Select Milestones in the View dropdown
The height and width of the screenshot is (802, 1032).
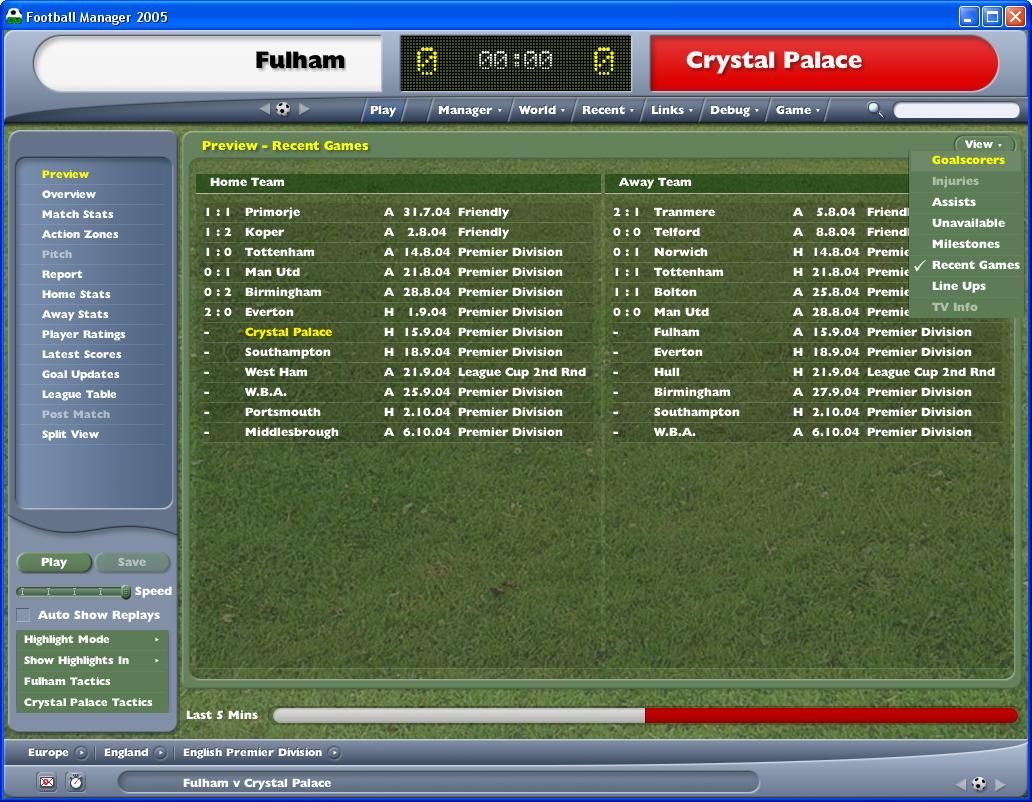click(965, 244)
